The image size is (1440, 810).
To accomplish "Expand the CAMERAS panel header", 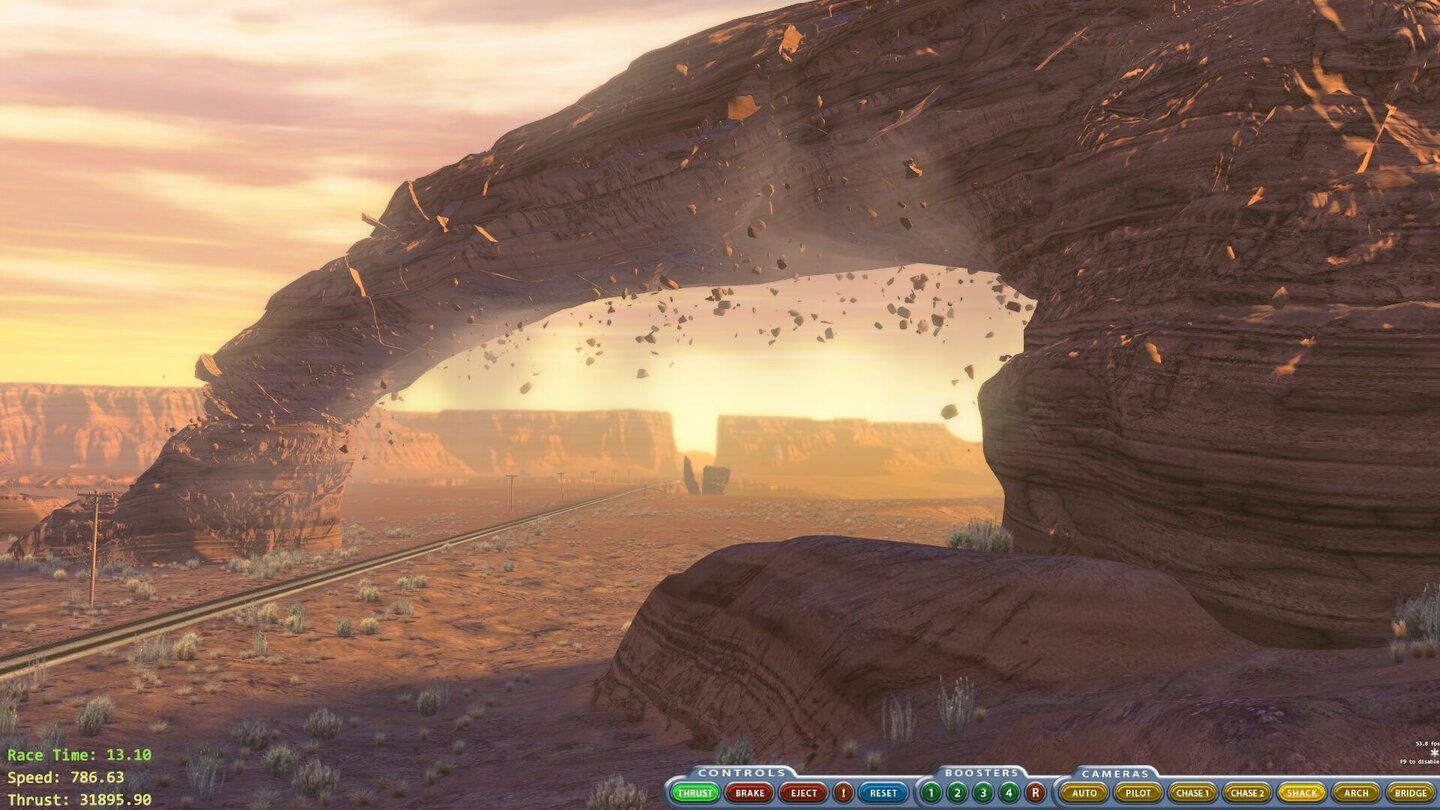I will [1117, 772].
